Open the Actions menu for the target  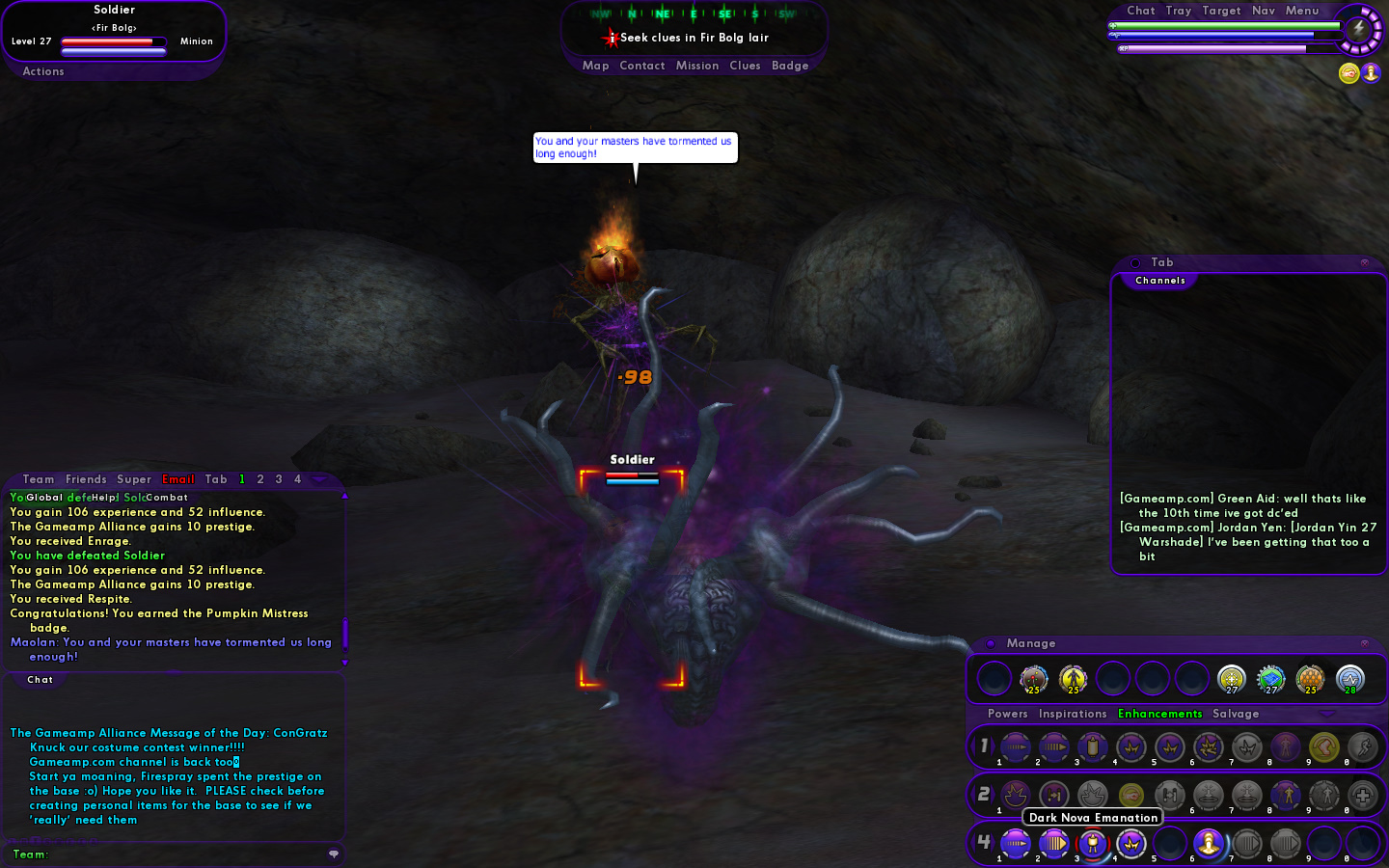pos(43,71)
